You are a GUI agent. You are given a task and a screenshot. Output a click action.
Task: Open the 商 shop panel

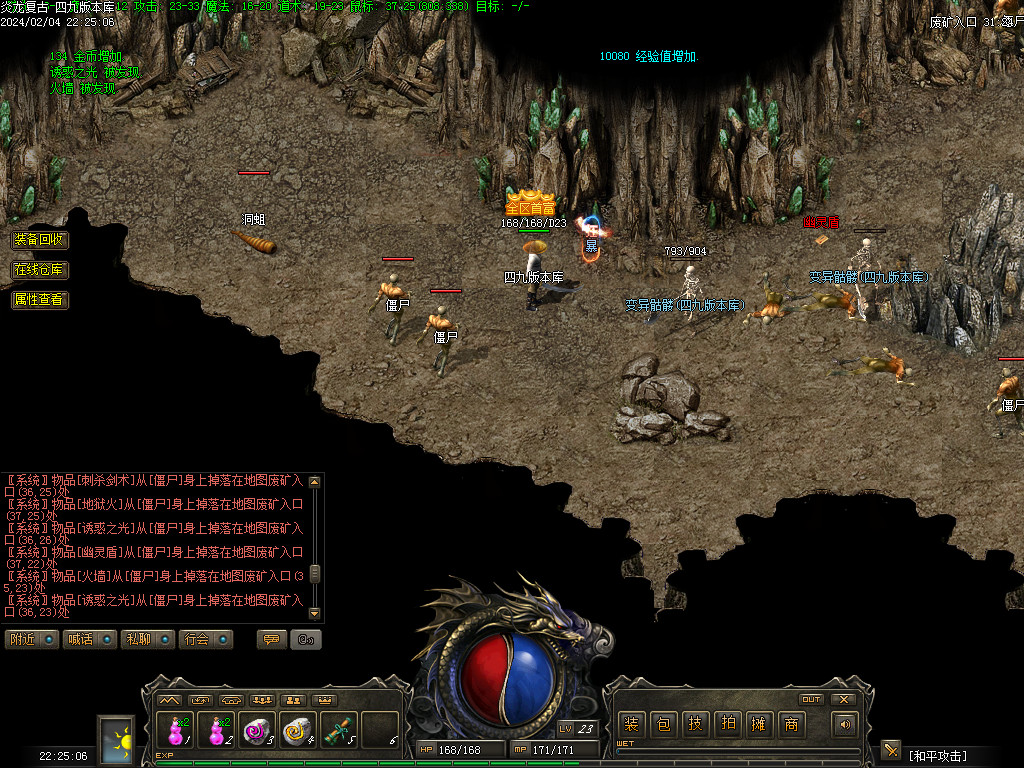coord(791,724)
